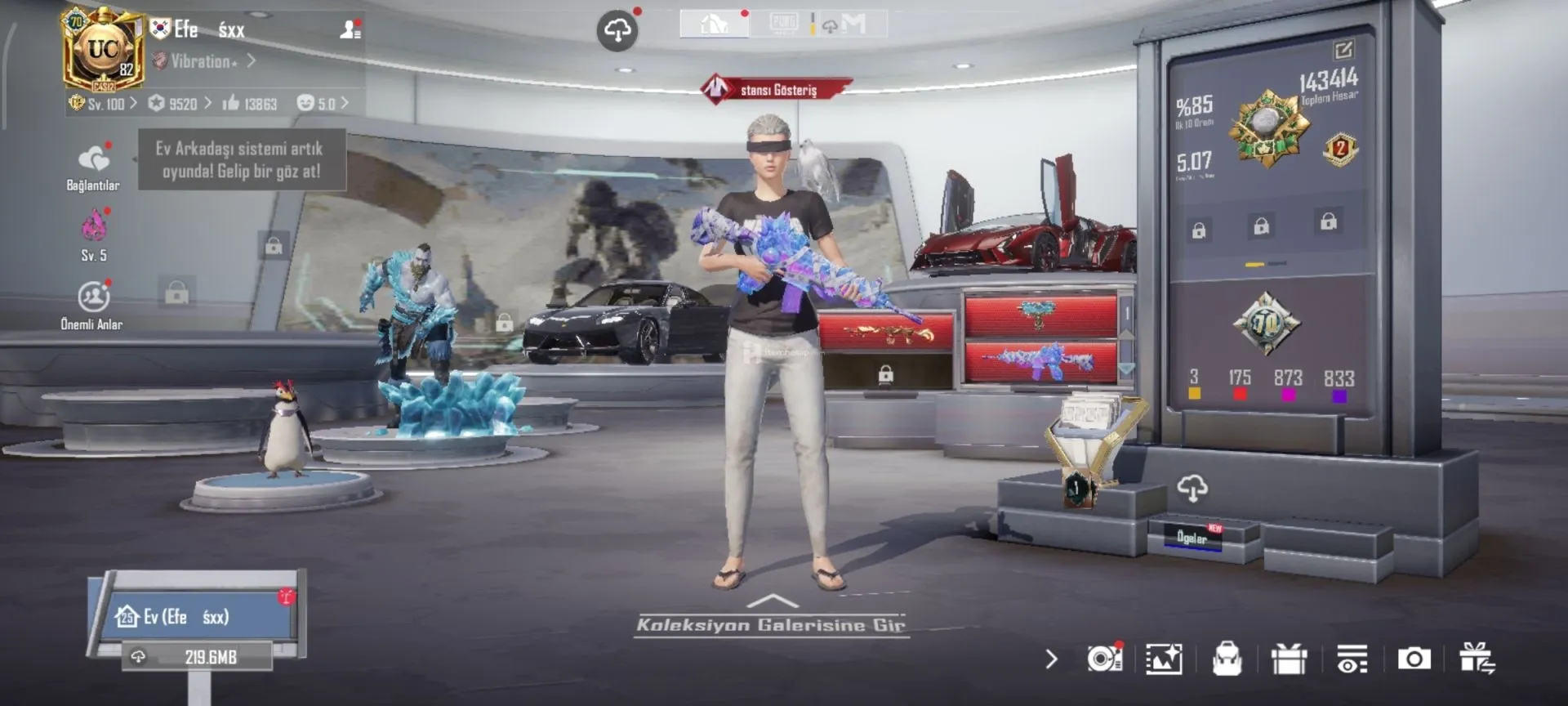Edit the stats board with pencil icon

click(1343, 51)
